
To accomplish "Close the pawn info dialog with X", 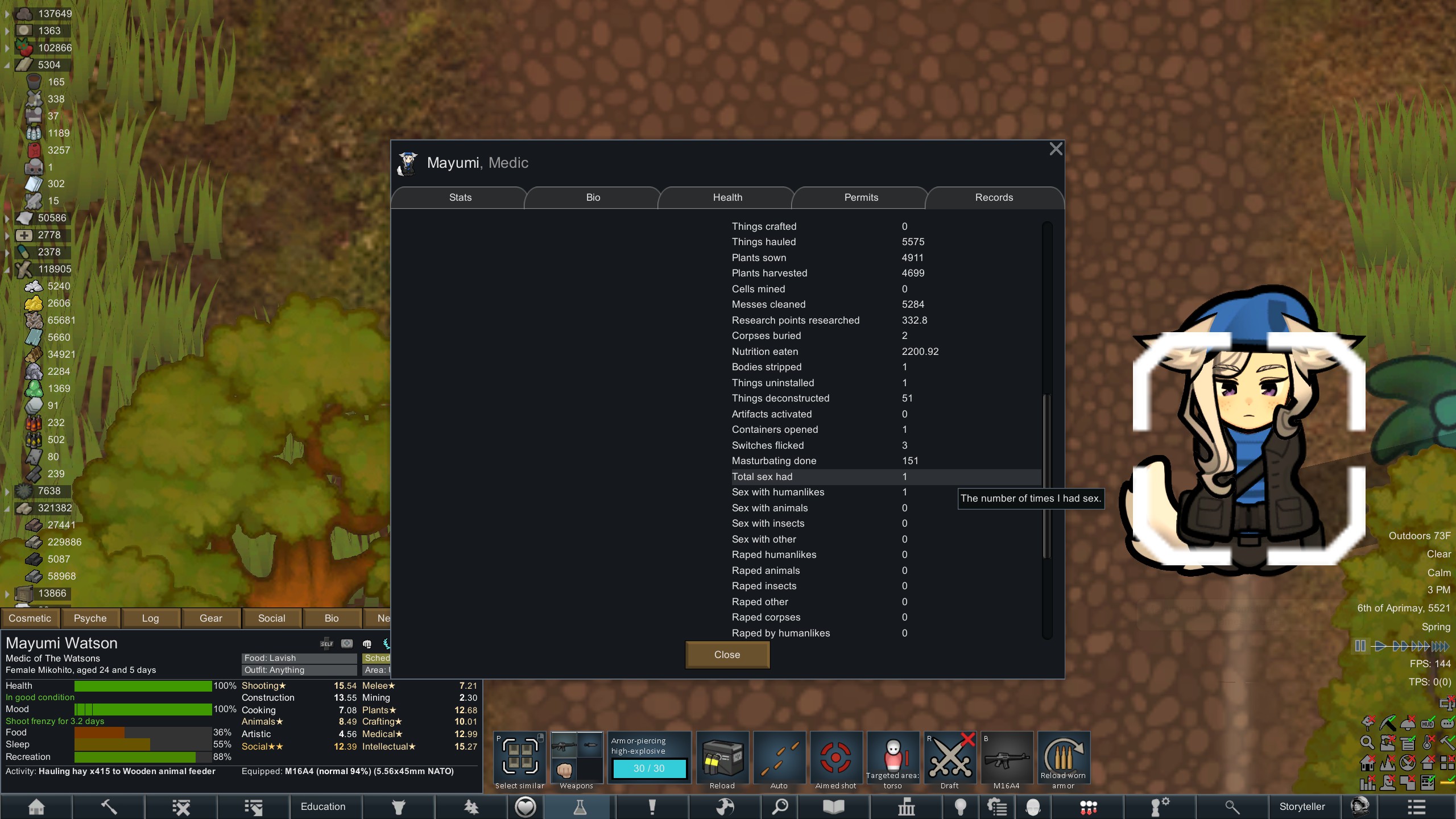I will (x=1056, y=149).
